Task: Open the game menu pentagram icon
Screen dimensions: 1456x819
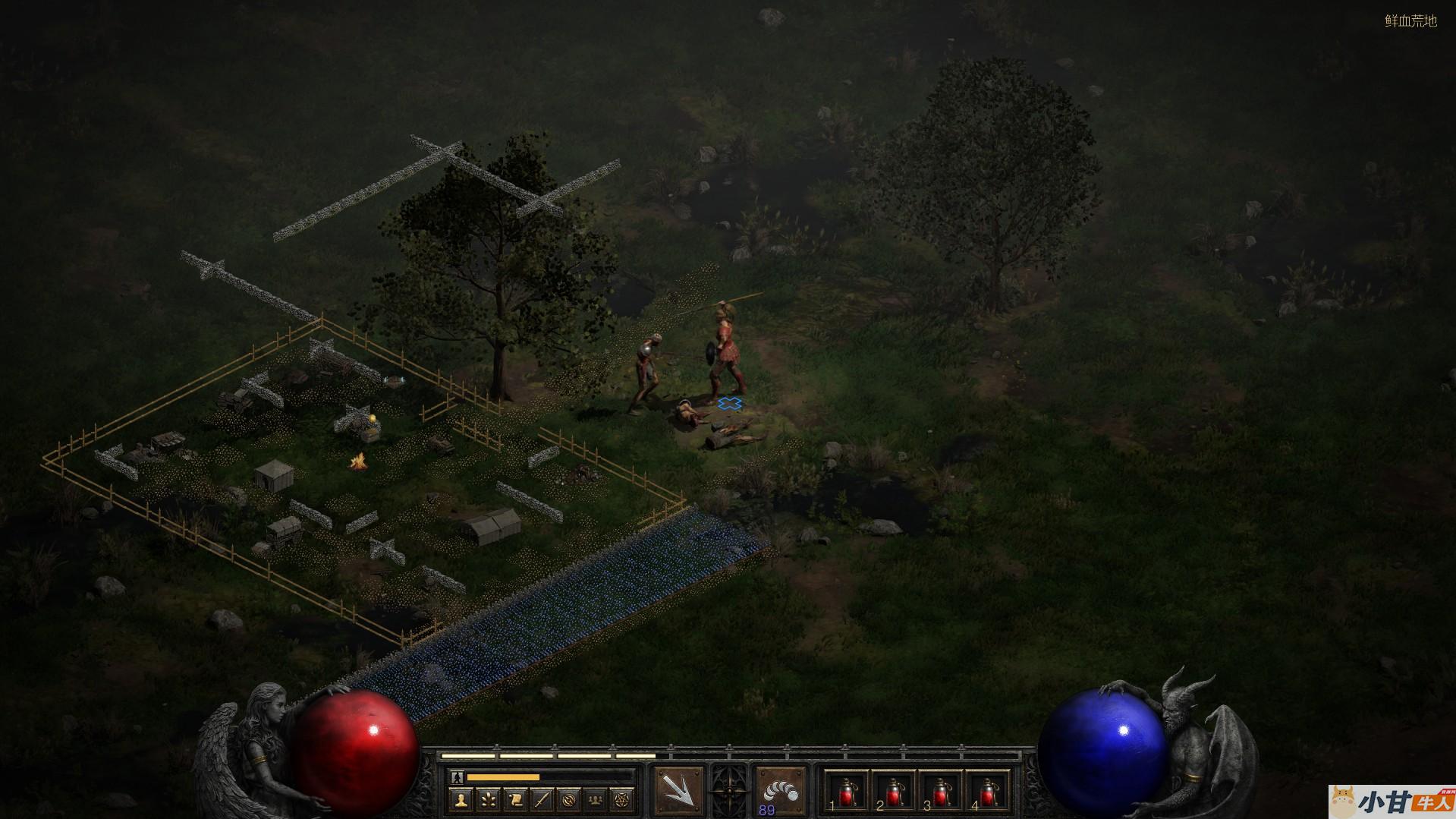Action: 624,799
